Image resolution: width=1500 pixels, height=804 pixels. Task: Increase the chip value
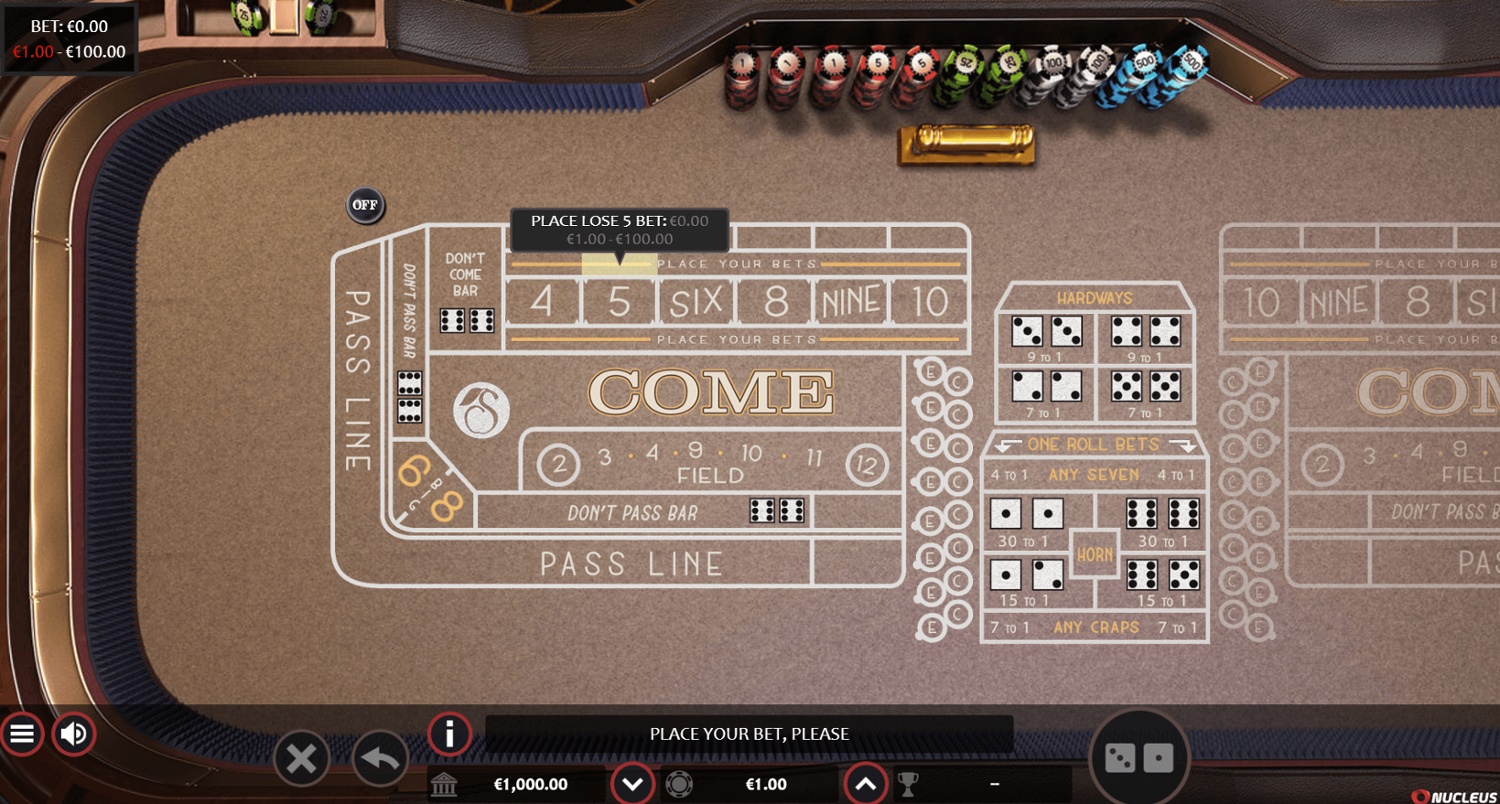click(866, 784)
